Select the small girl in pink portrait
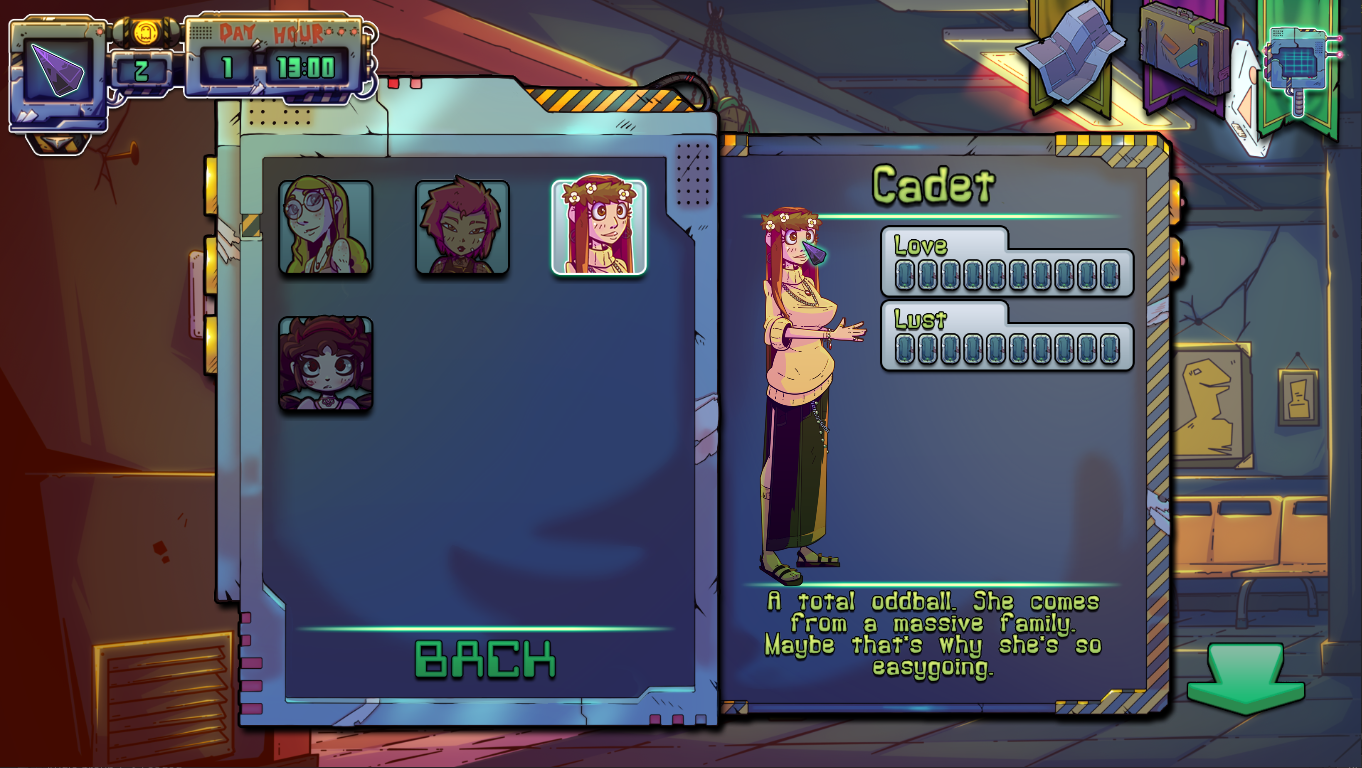The image size is (1362, 768). tap(327, 363)
